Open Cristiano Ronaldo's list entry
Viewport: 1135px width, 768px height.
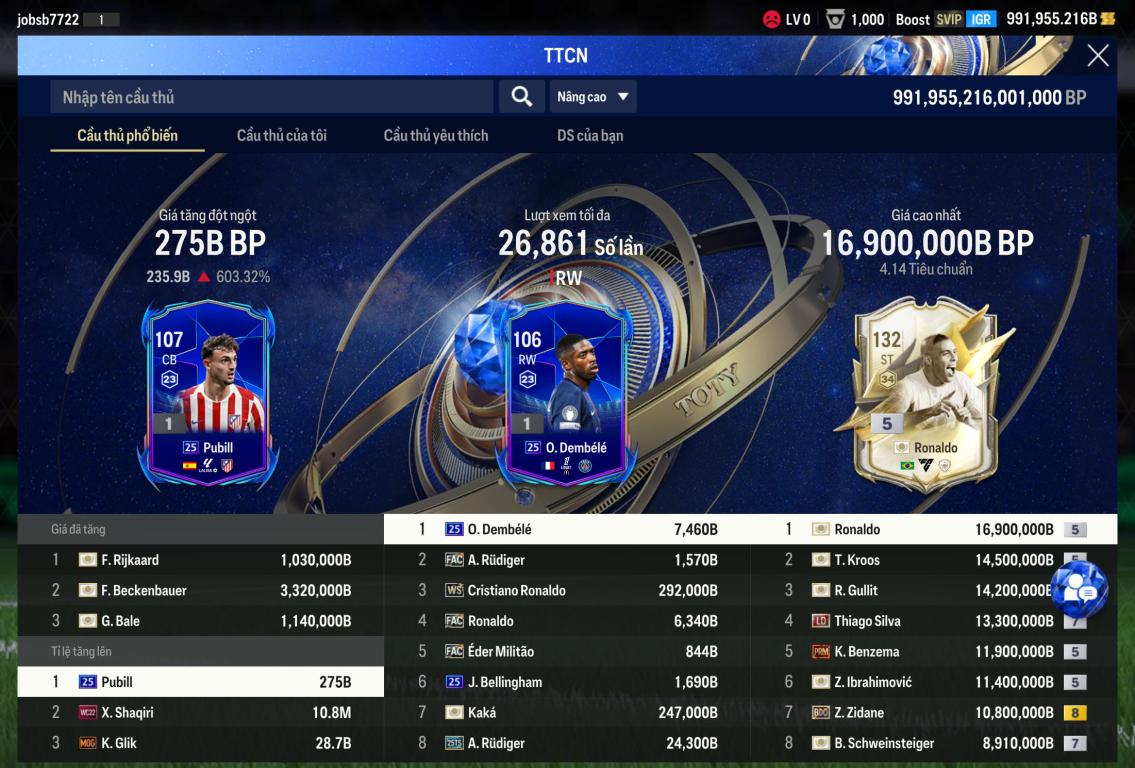click(x=567, y=591)
